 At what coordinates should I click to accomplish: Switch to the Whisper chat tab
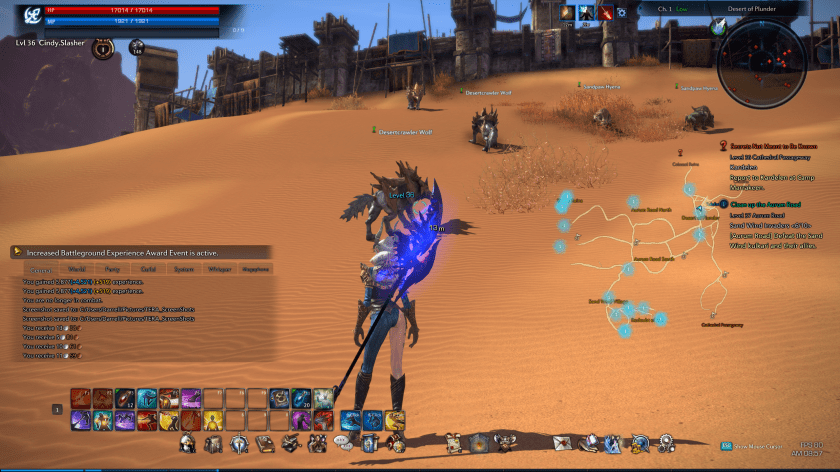coord(218,269)
